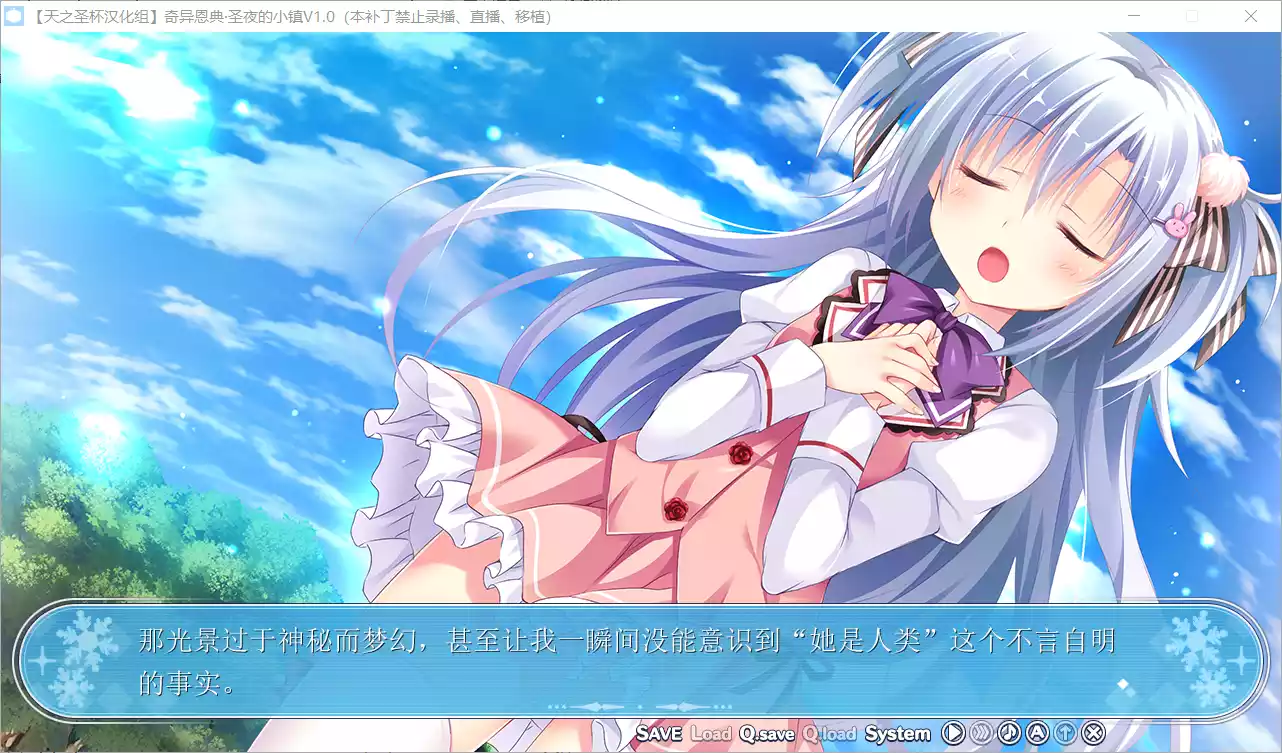
Task: Click the application icon in the title bar
Action: [x=14, y=16]
